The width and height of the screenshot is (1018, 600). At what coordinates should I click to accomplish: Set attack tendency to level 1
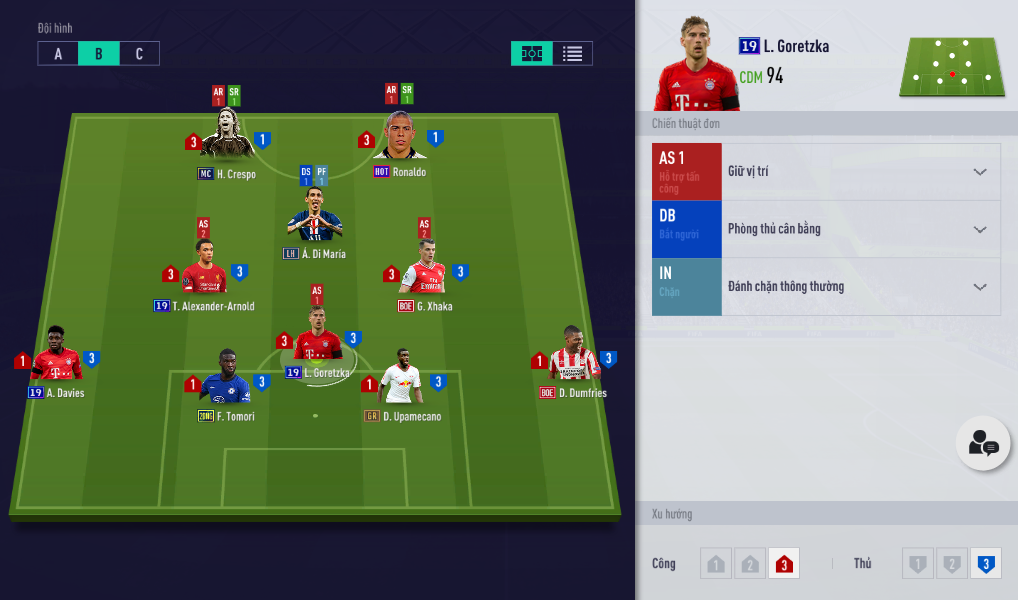pos(715,564)
